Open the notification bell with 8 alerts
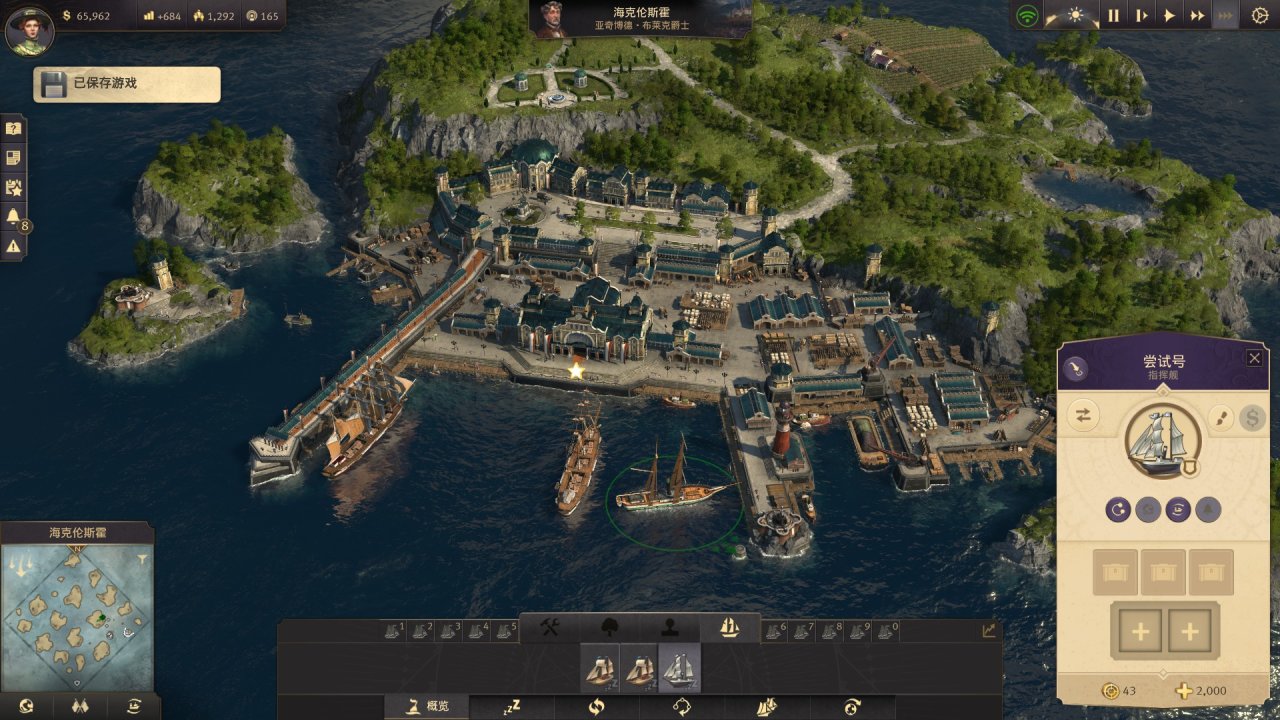The height and width of the screenshot is (720, 1280). point(13,216)
